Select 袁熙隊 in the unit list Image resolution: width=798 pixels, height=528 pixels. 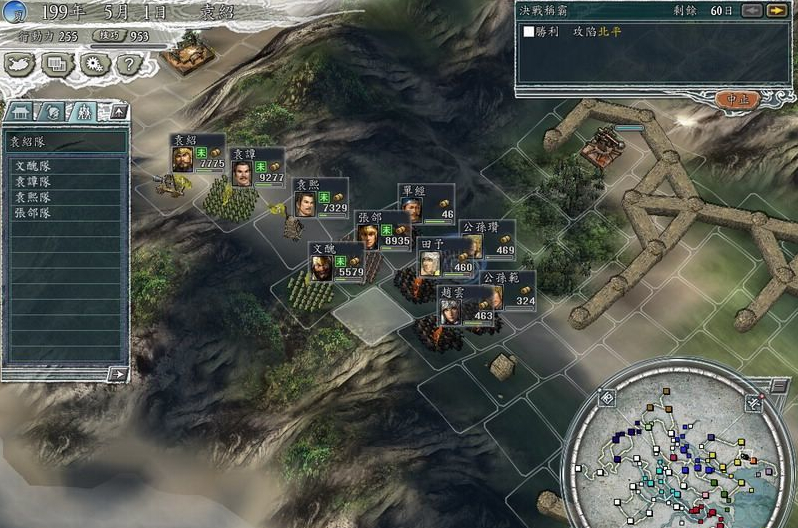pyautogui.click(x=33, y=197)
